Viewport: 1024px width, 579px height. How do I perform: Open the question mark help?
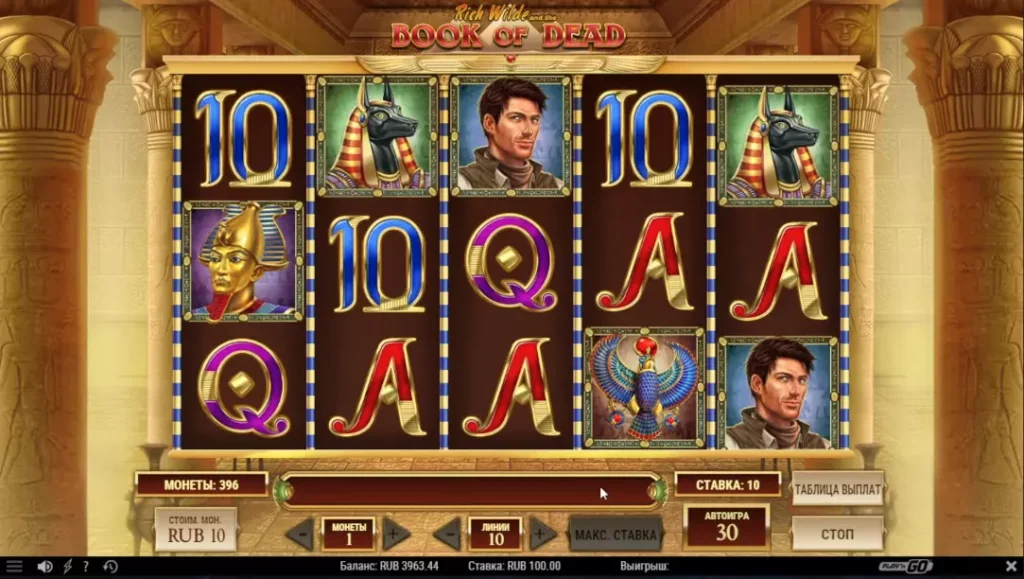[x=86, y=567]
